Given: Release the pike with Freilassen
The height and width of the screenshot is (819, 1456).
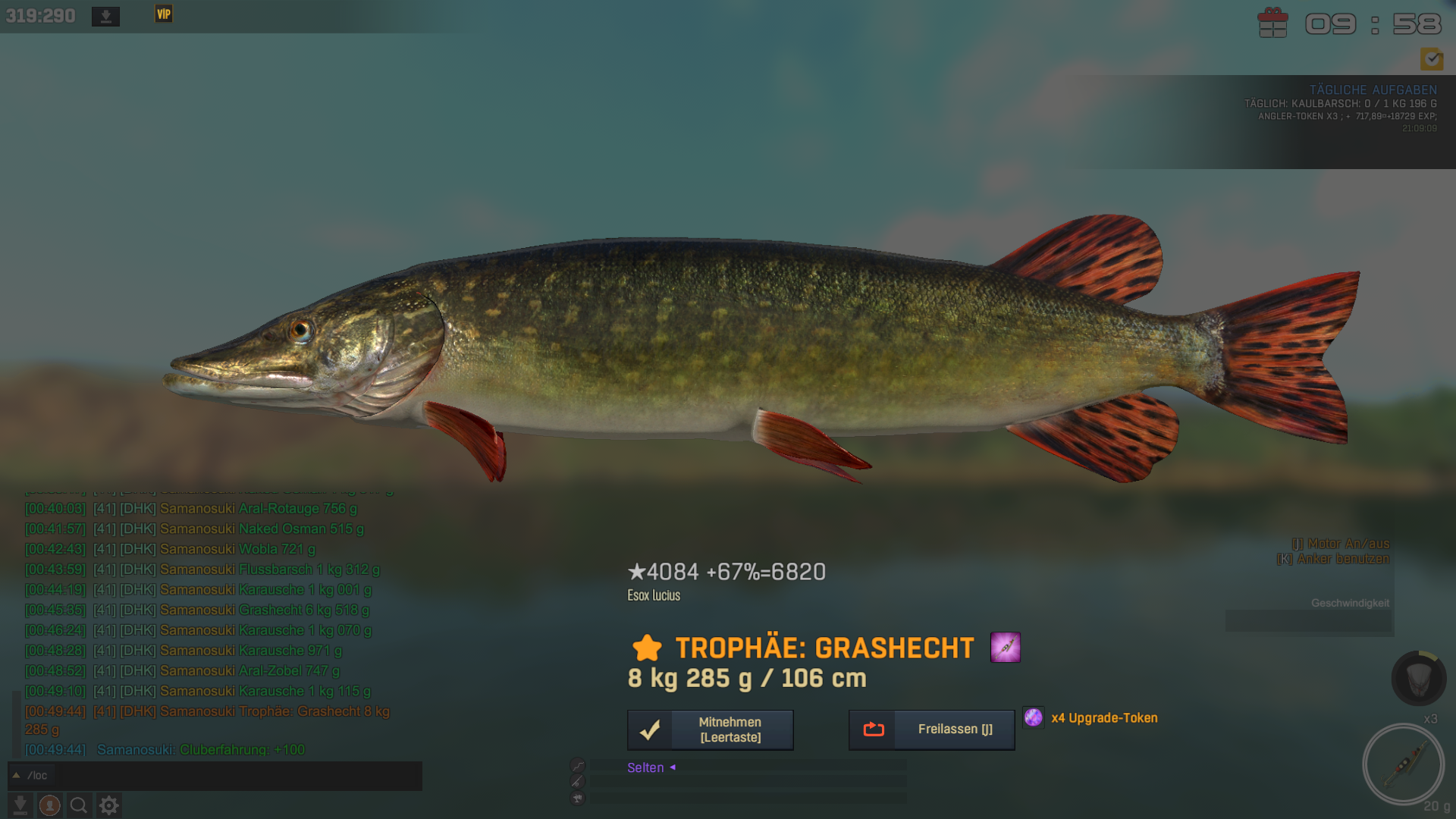Looking at the screenshot, I should pyautogui.click(x=931, y=730).
